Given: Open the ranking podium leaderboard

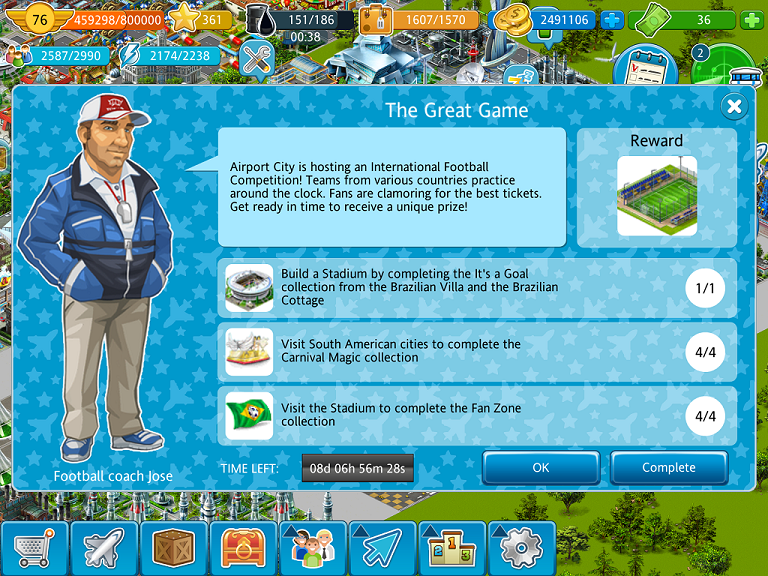Looking at the screenshot, I should 451,548.
